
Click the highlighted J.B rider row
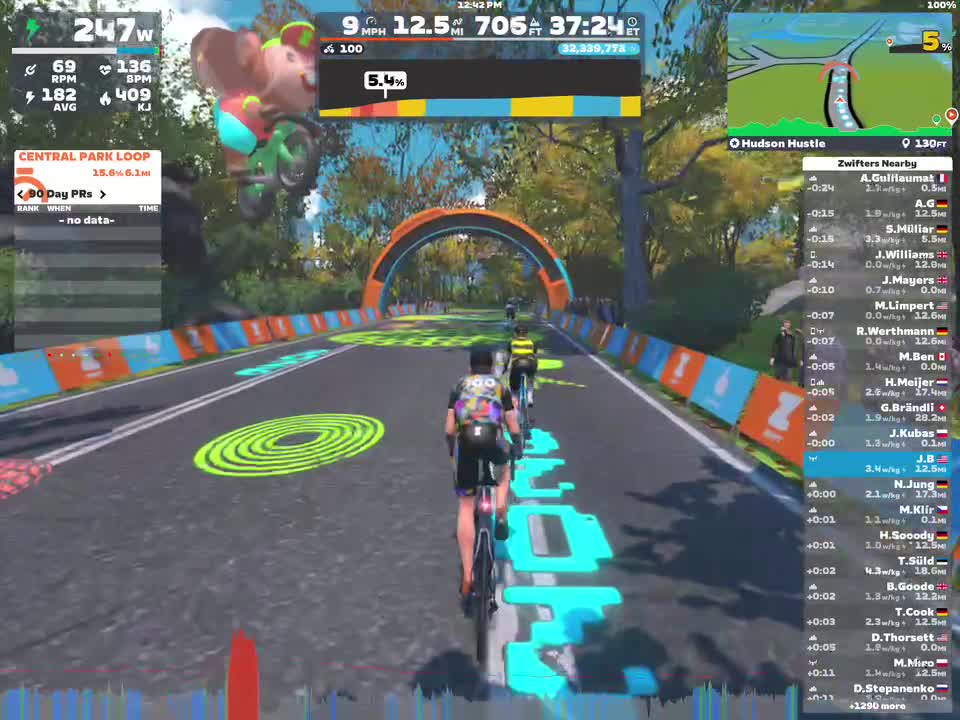pos(877,464)
